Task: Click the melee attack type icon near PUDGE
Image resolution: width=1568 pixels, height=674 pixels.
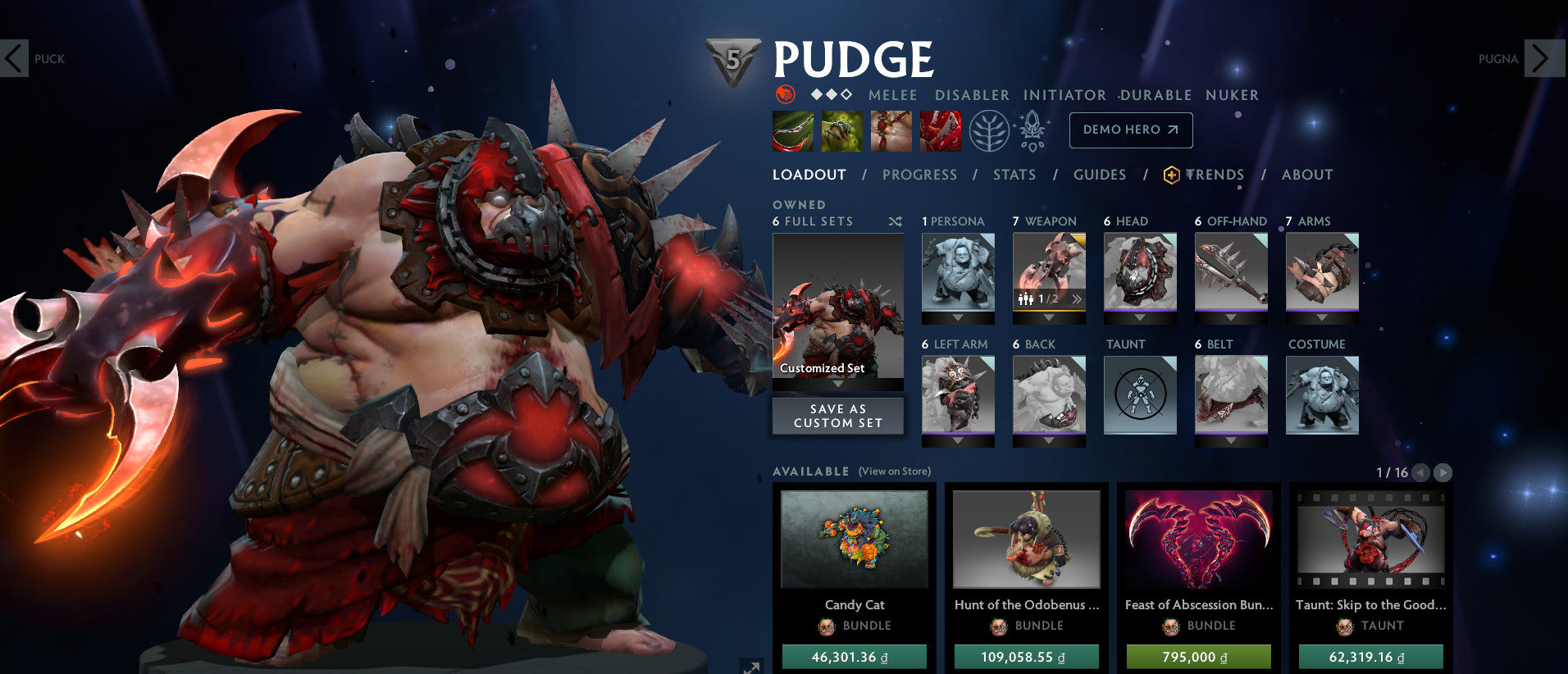Action: click(x=786, y=95)
